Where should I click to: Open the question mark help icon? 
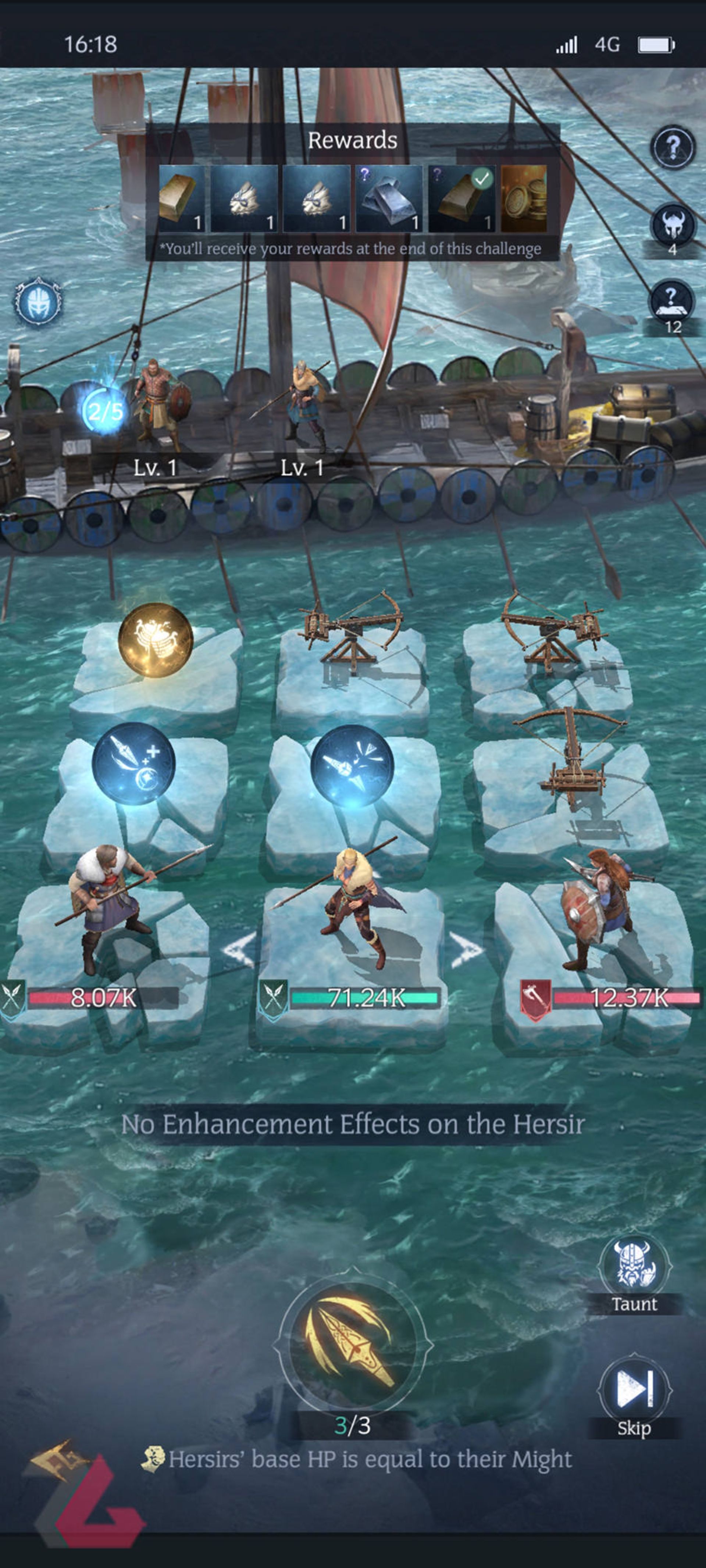point(673,147)
